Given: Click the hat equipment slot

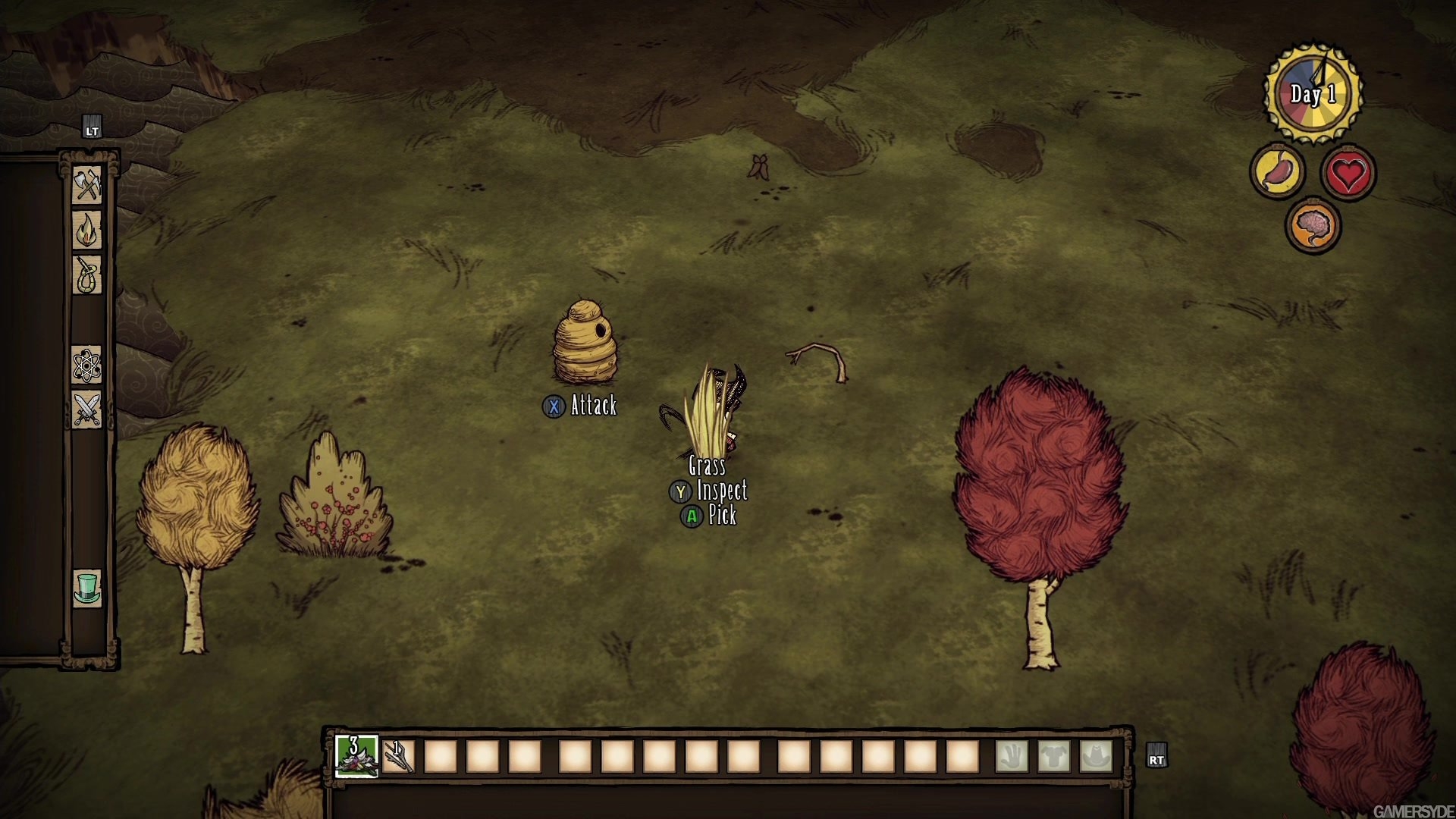Looking at the screenshot, I should [1096, 756].
